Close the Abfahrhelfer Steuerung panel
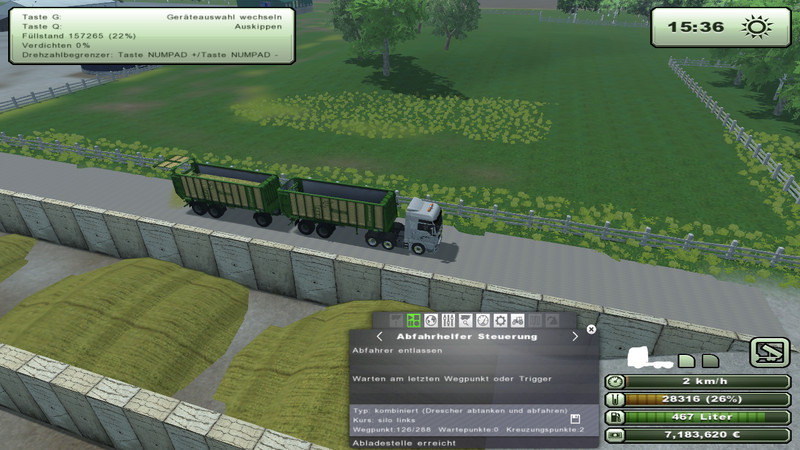This screenshot has height=450, width=800. (x=591, y=328)
